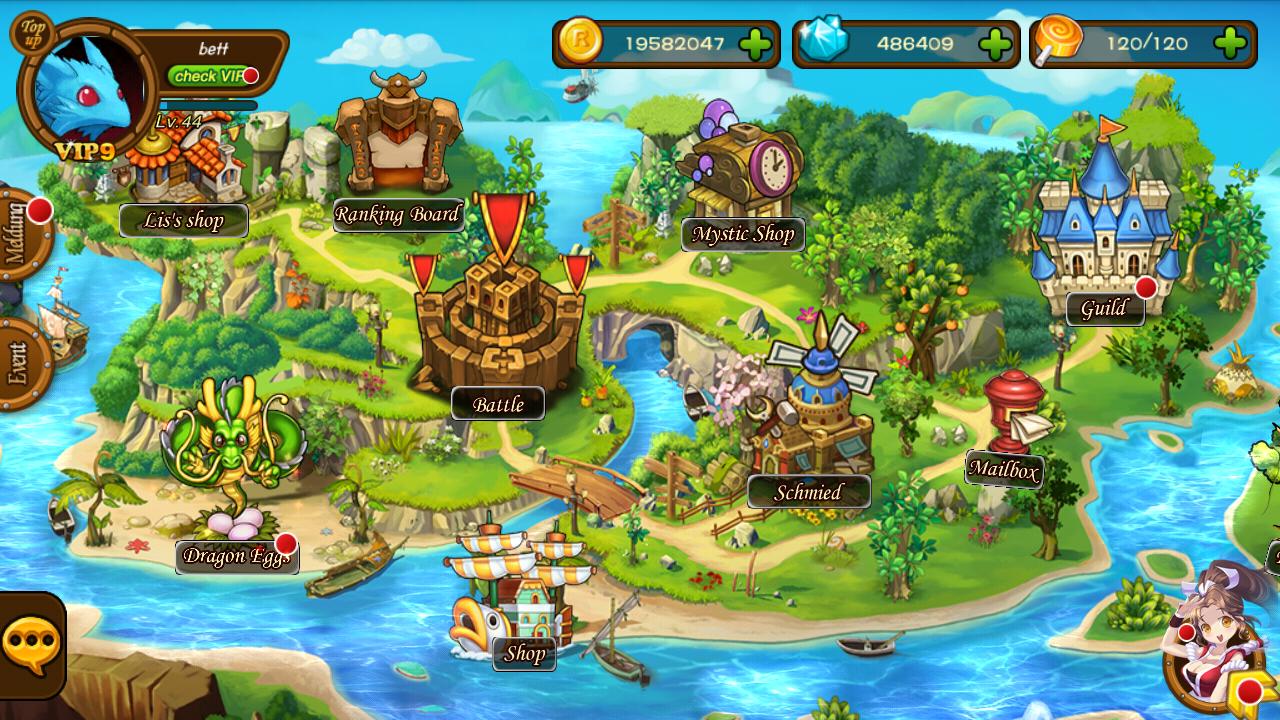This screenshot has height=720, width=1280.
Task: Click the blue dragon player avatar
Action: point(84,92)
